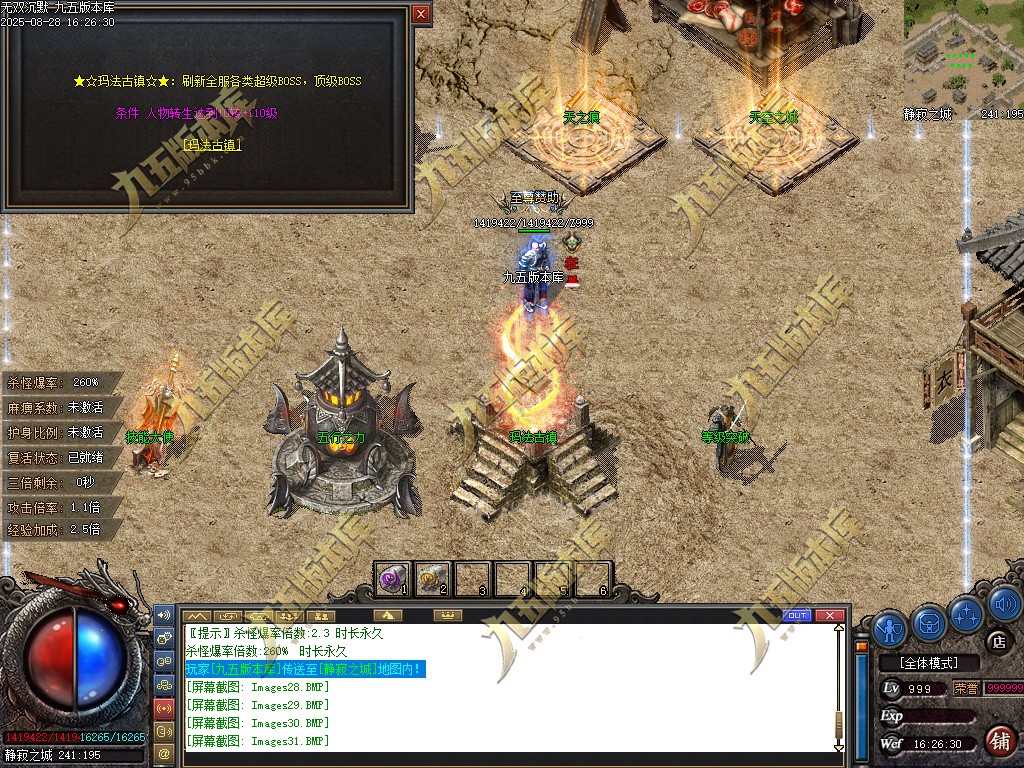The height and width of the screenshot is (768, 1024).
Task: Click the 屏幕截图 Images31.BMP chat line
Action: point(257,741)
